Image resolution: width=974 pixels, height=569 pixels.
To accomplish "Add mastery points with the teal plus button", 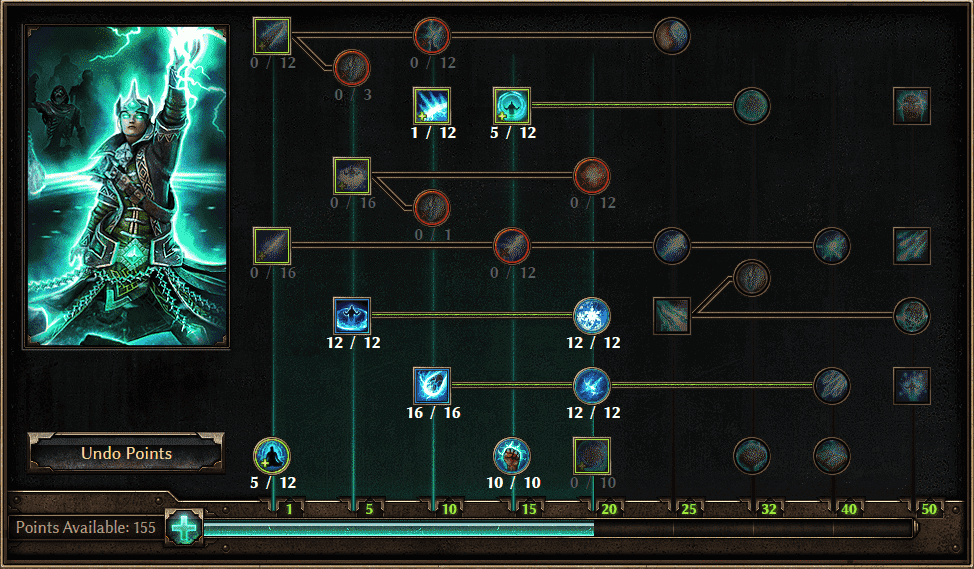I will tap(184, 527).
